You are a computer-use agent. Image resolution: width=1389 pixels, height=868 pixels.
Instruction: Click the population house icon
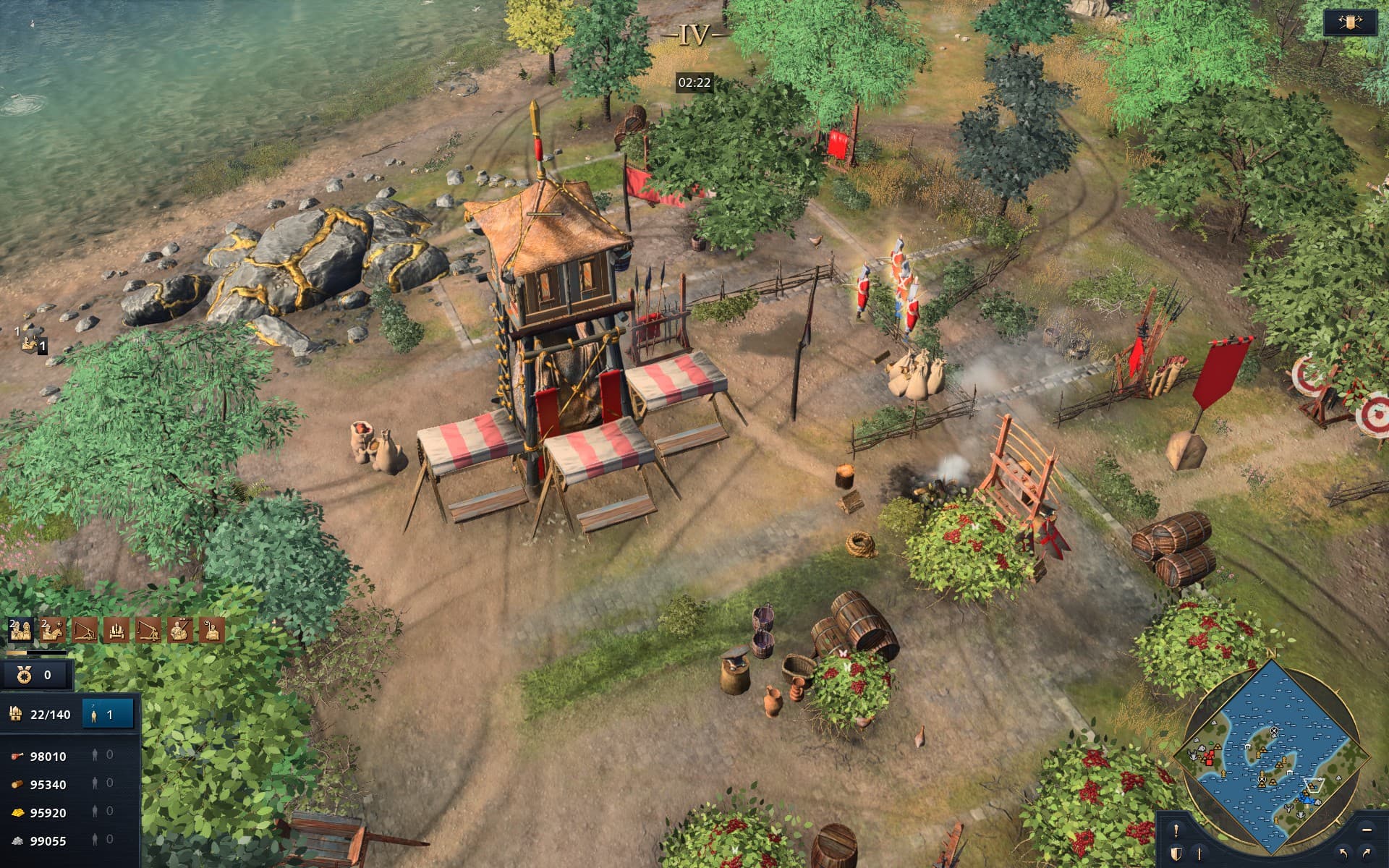click(x=15, y=714)
